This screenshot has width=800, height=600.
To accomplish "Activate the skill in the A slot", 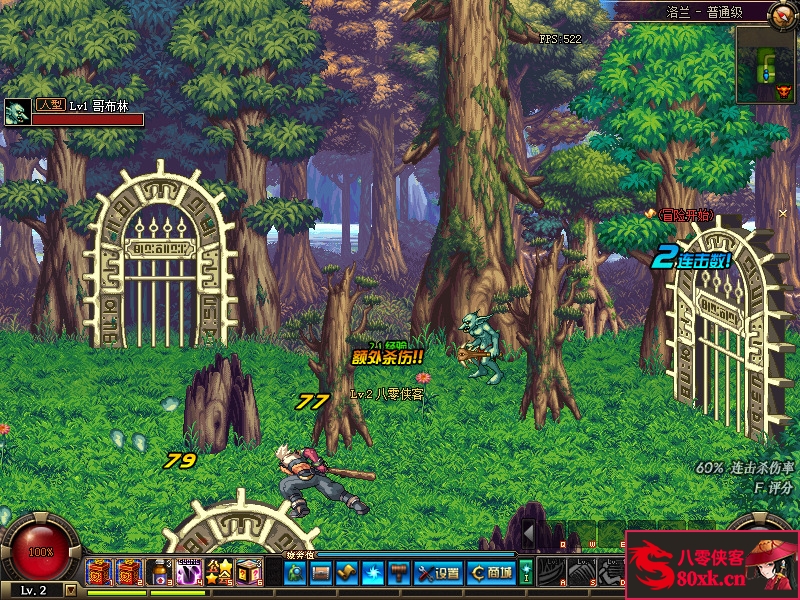I will [552, 573].
